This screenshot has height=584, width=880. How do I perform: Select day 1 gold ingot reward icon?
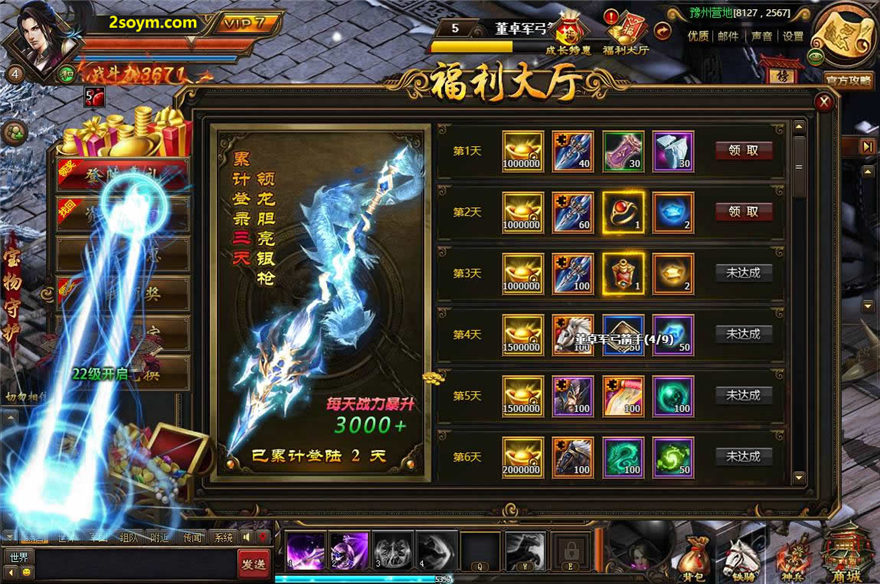pyautogui.click(x=523, y=151)
